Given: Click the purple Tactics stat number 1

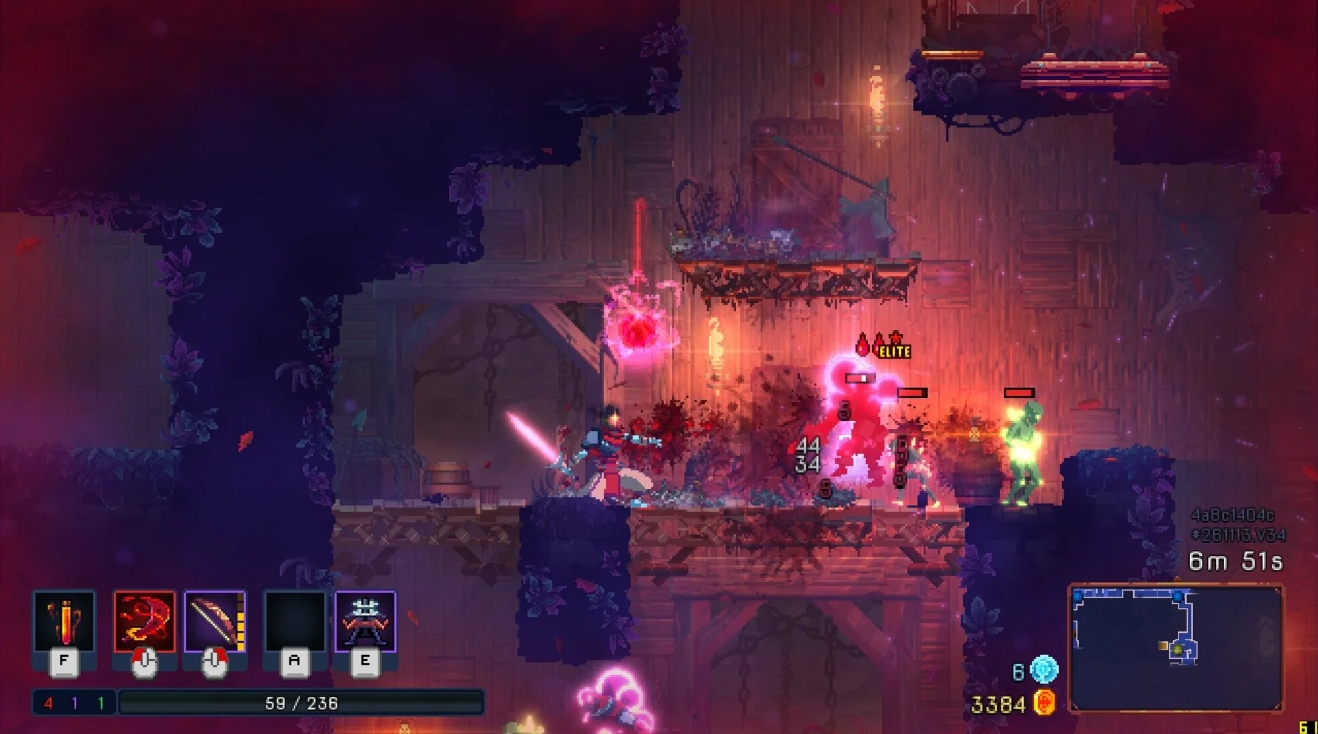Looking at the screenshot, I should pyautogui.click(x=74, y=702).
